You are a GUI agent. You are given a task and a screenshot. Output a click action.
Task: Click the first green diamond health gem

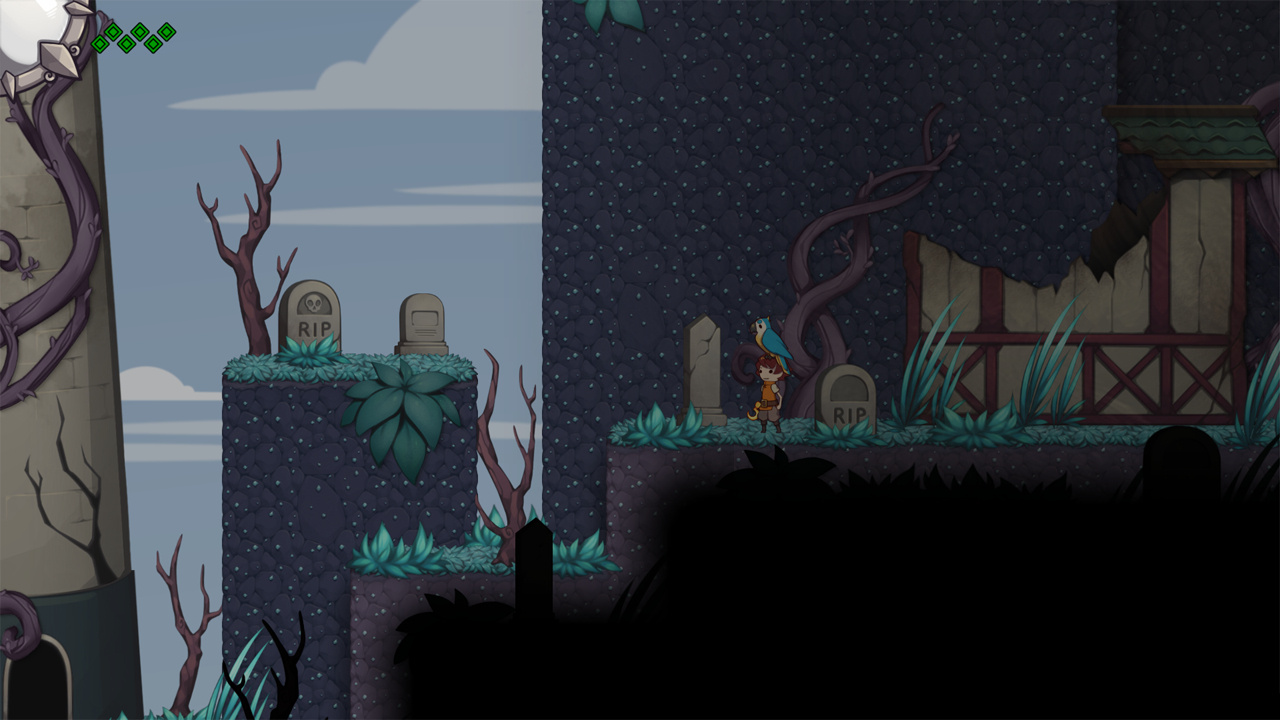tap(101, 44)
